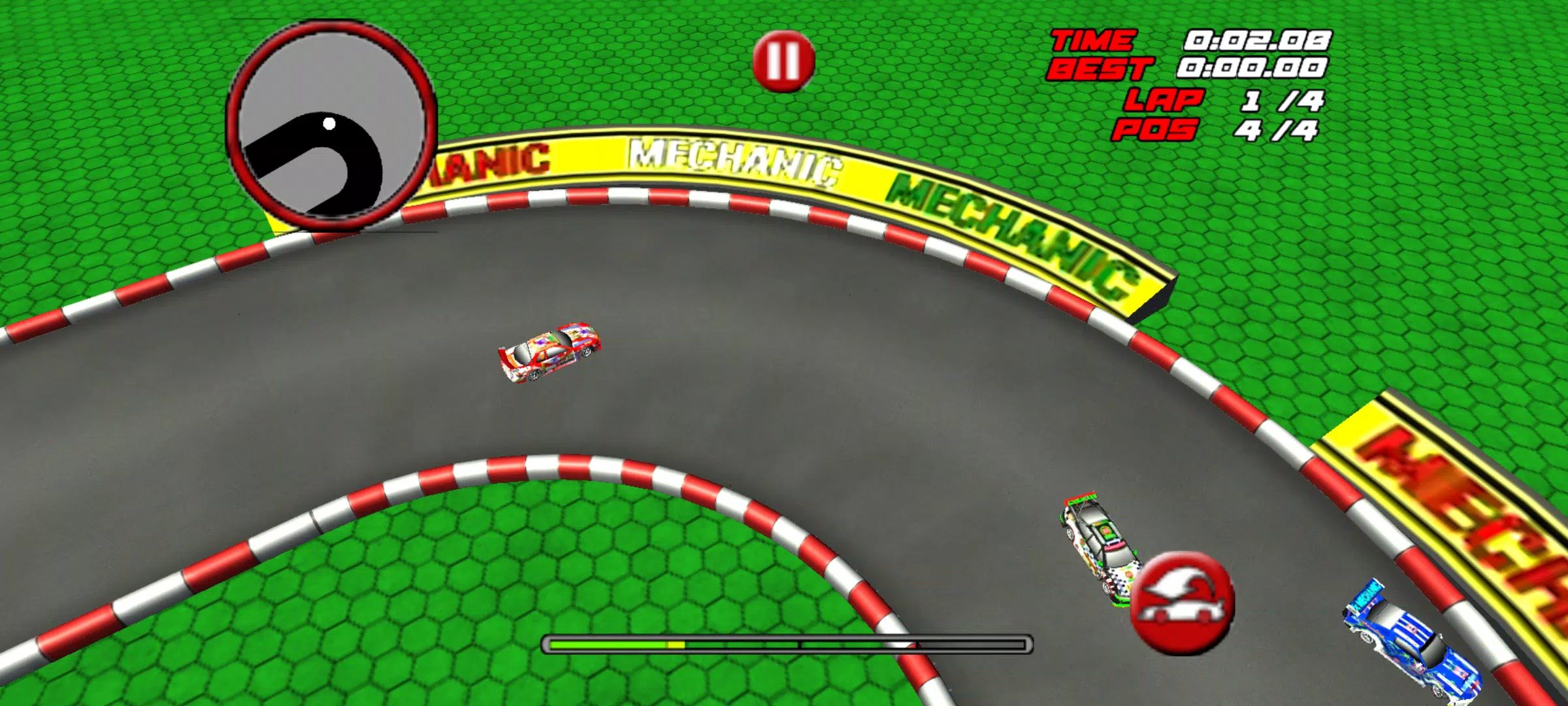This screenshot has width=1568, height=706.
Task: Click the white dot inside the steering dial
Action: point(329,122)
